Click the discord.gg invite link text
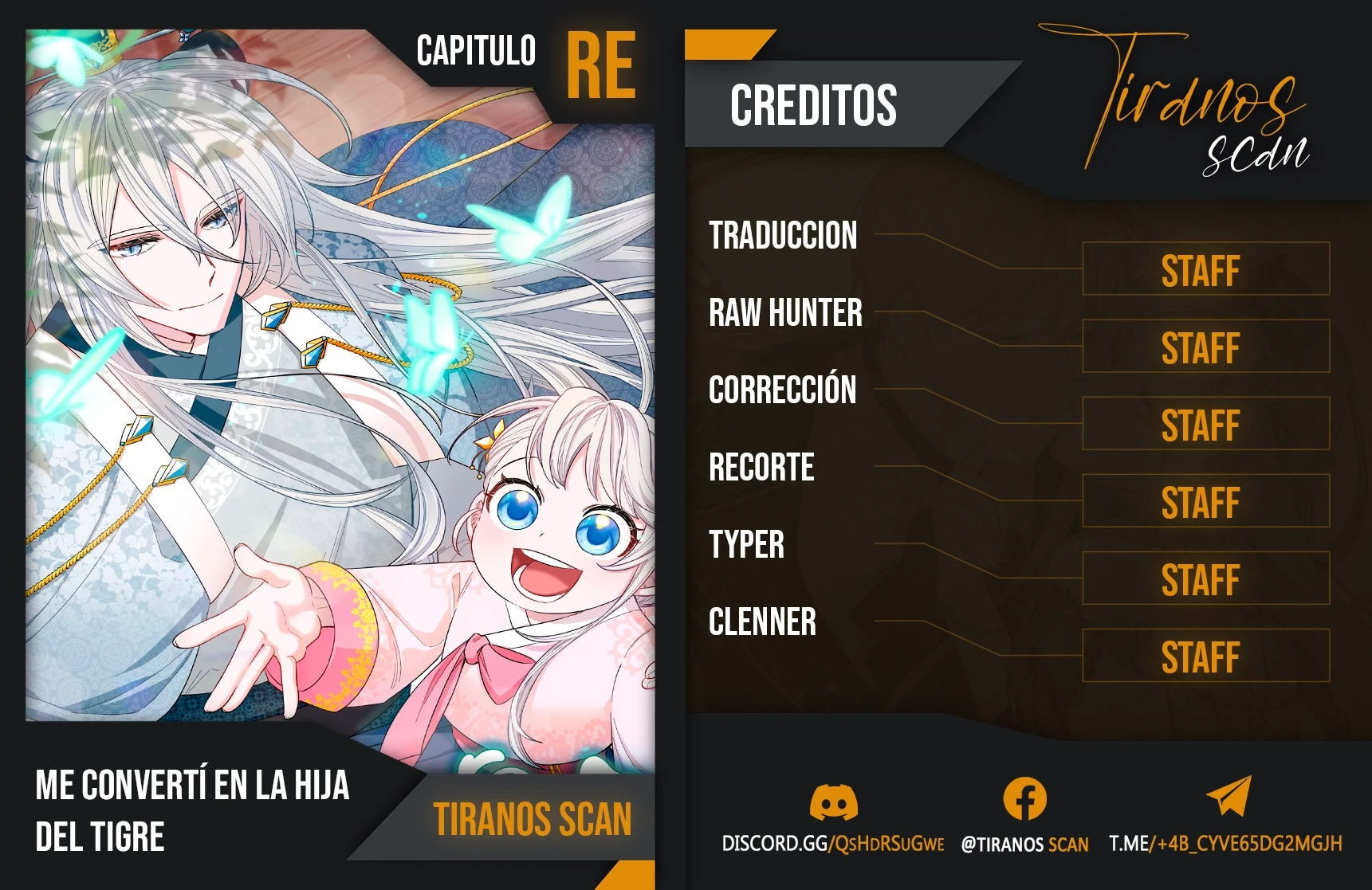1372x890 pixels. (x=832, y=844)
